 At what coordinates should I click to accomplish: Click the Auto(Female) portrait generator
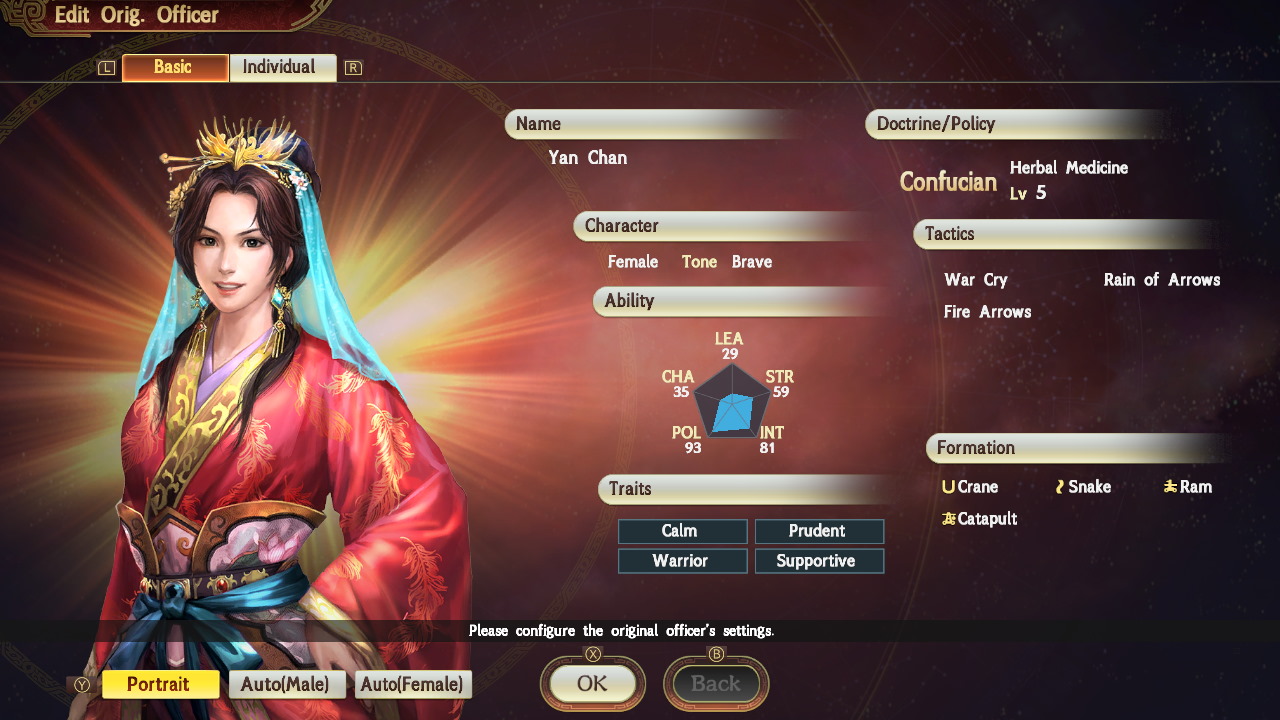tap(412, 684)
